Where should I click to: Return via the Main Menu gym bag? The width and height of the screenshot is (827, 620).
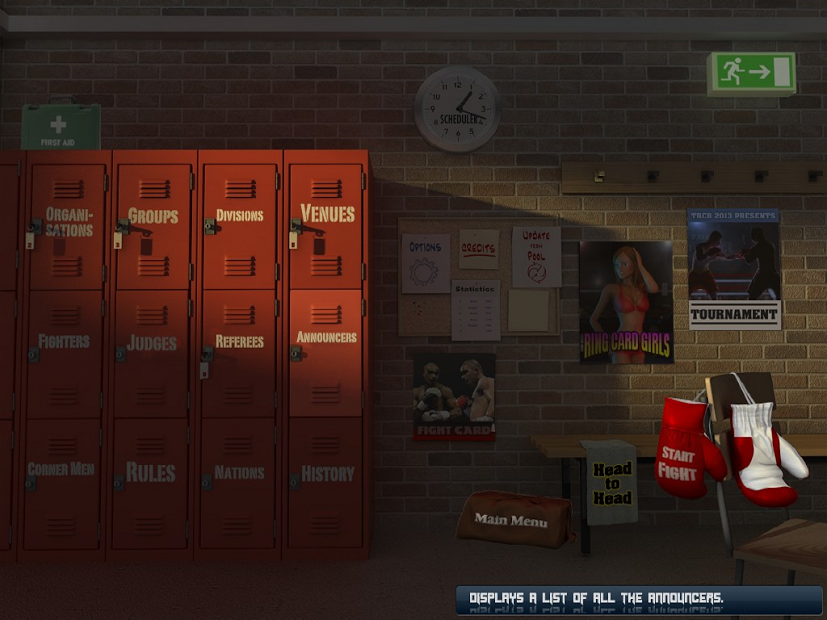point(513,519)
